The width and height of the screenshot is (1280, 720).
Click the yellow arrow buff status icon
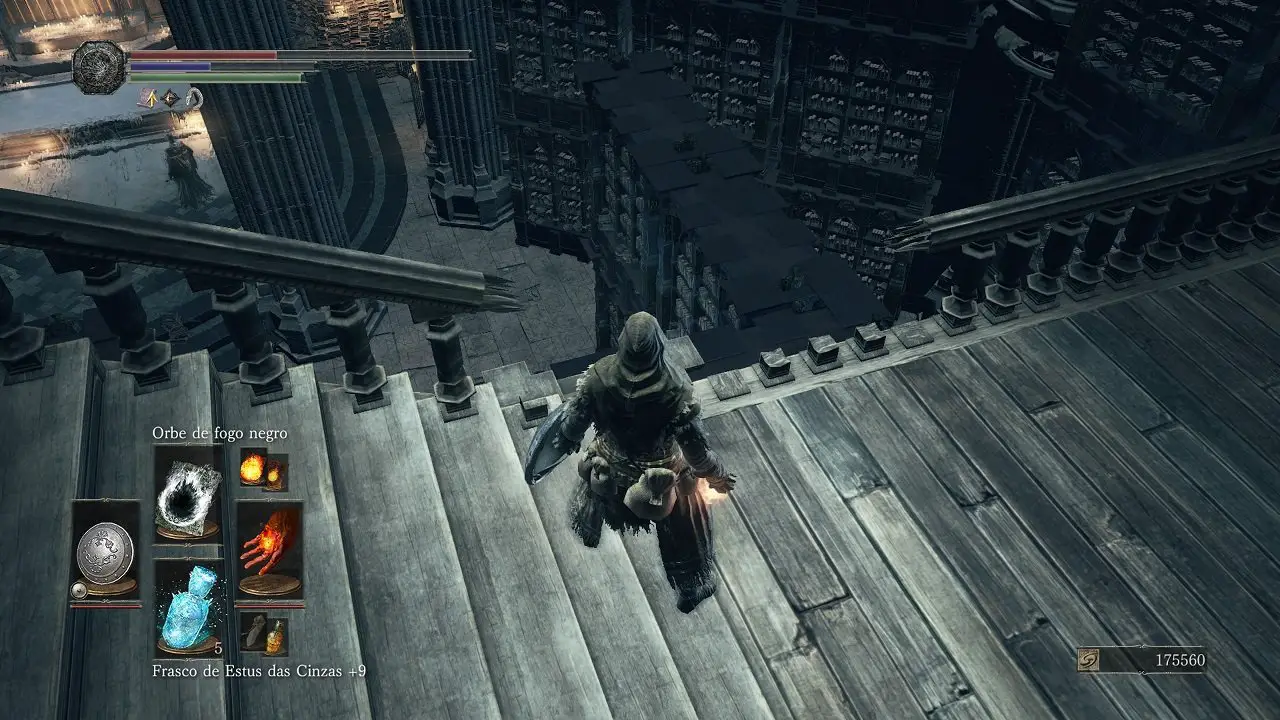150,98
